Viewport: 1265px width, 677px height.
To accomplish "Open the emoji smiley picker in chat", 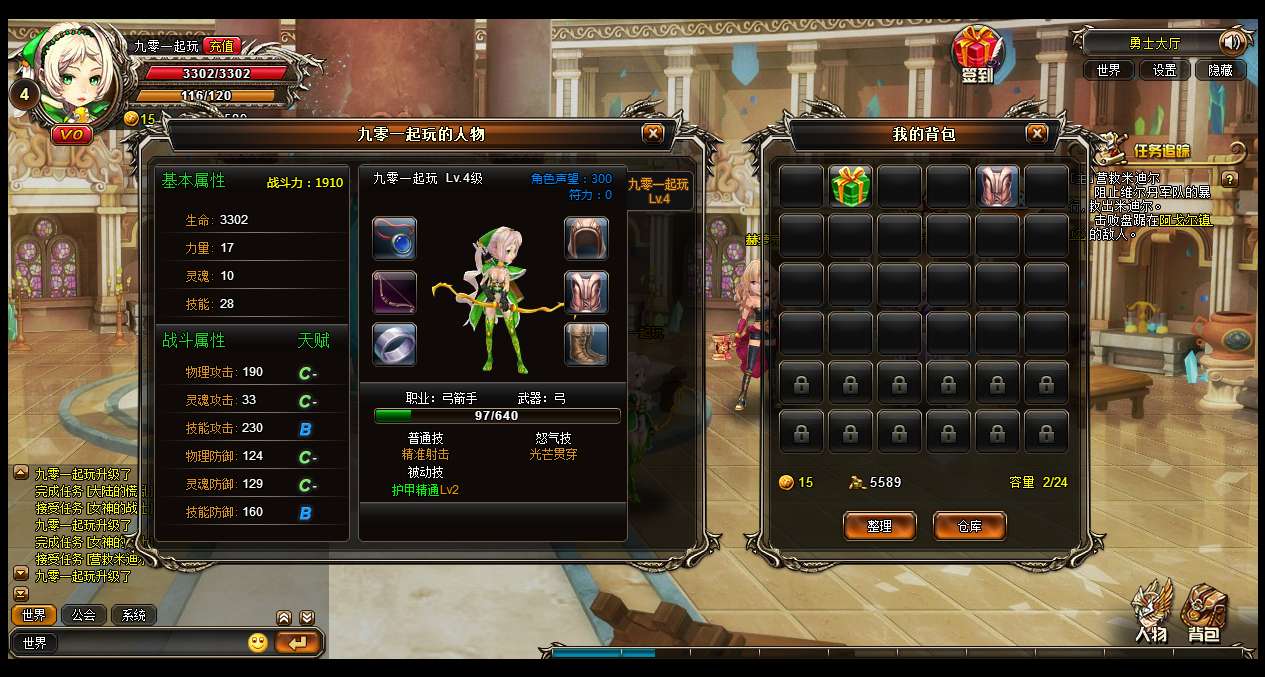I will (x=258, y=643).
